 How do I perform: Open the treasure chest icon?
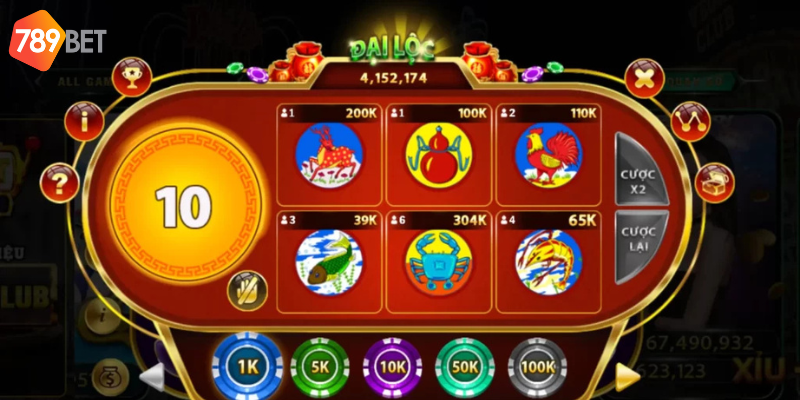coord(712,181)
